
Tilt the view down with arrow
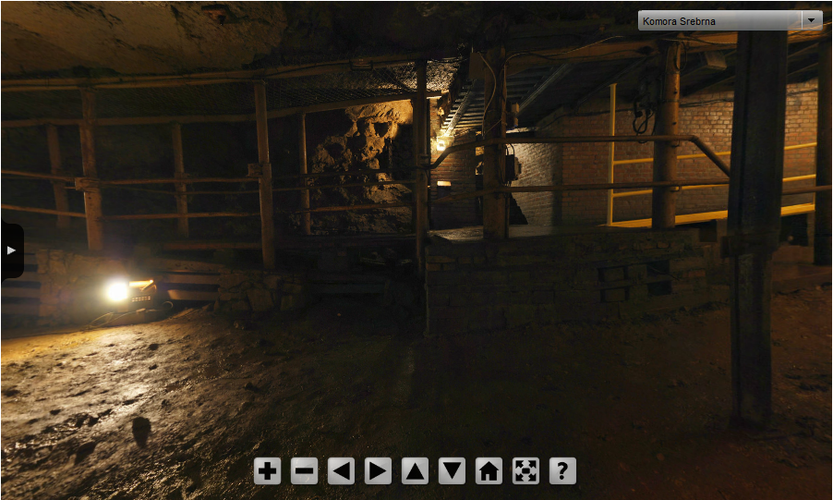point(452,471)
